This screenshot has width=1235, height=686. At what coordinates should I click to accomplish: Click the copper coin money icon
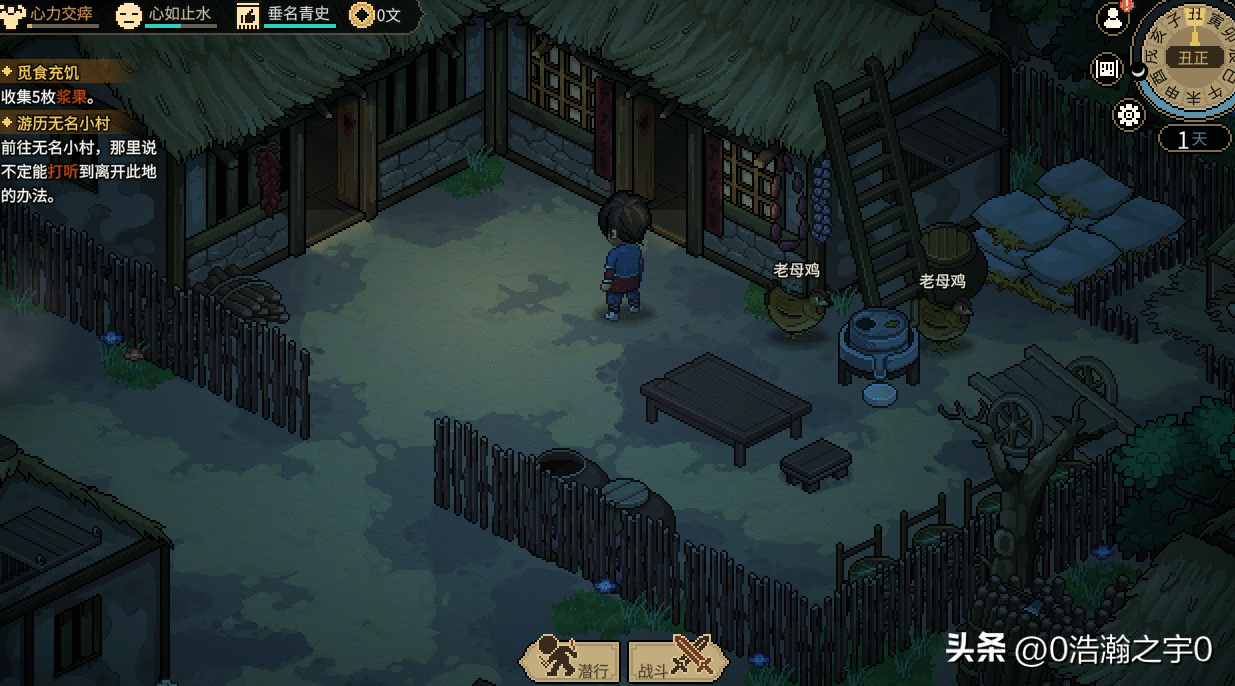(x=360, y=15)
